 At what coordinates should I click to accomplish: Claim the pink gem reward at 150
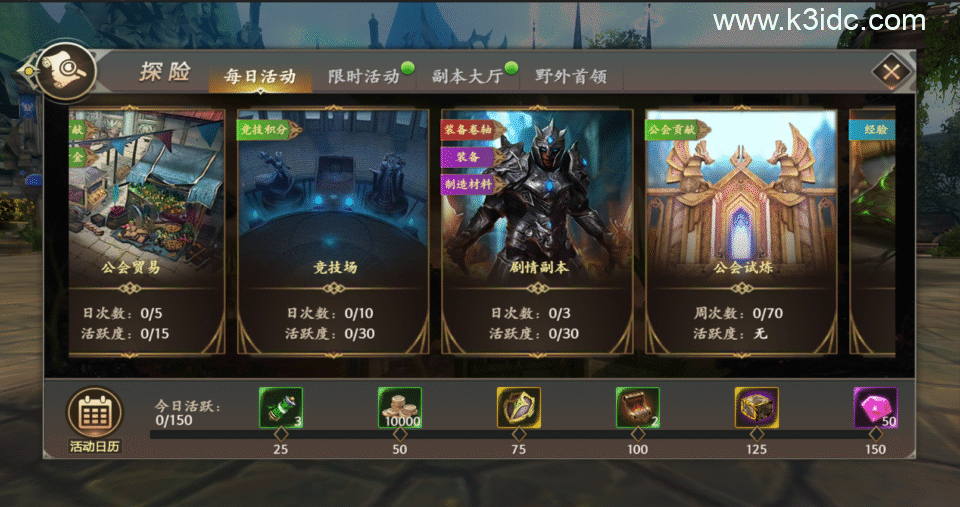click(875, 408)
